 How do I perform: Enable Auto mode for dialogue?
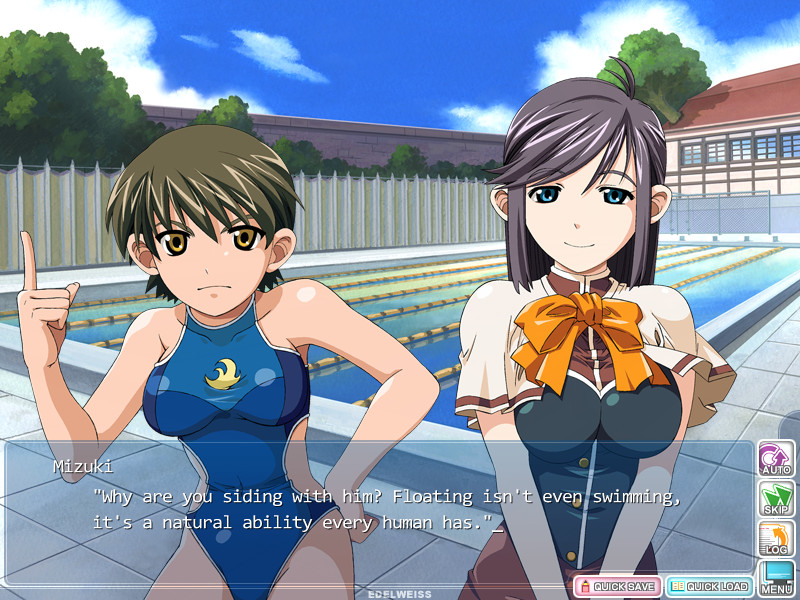pos(776,458)
